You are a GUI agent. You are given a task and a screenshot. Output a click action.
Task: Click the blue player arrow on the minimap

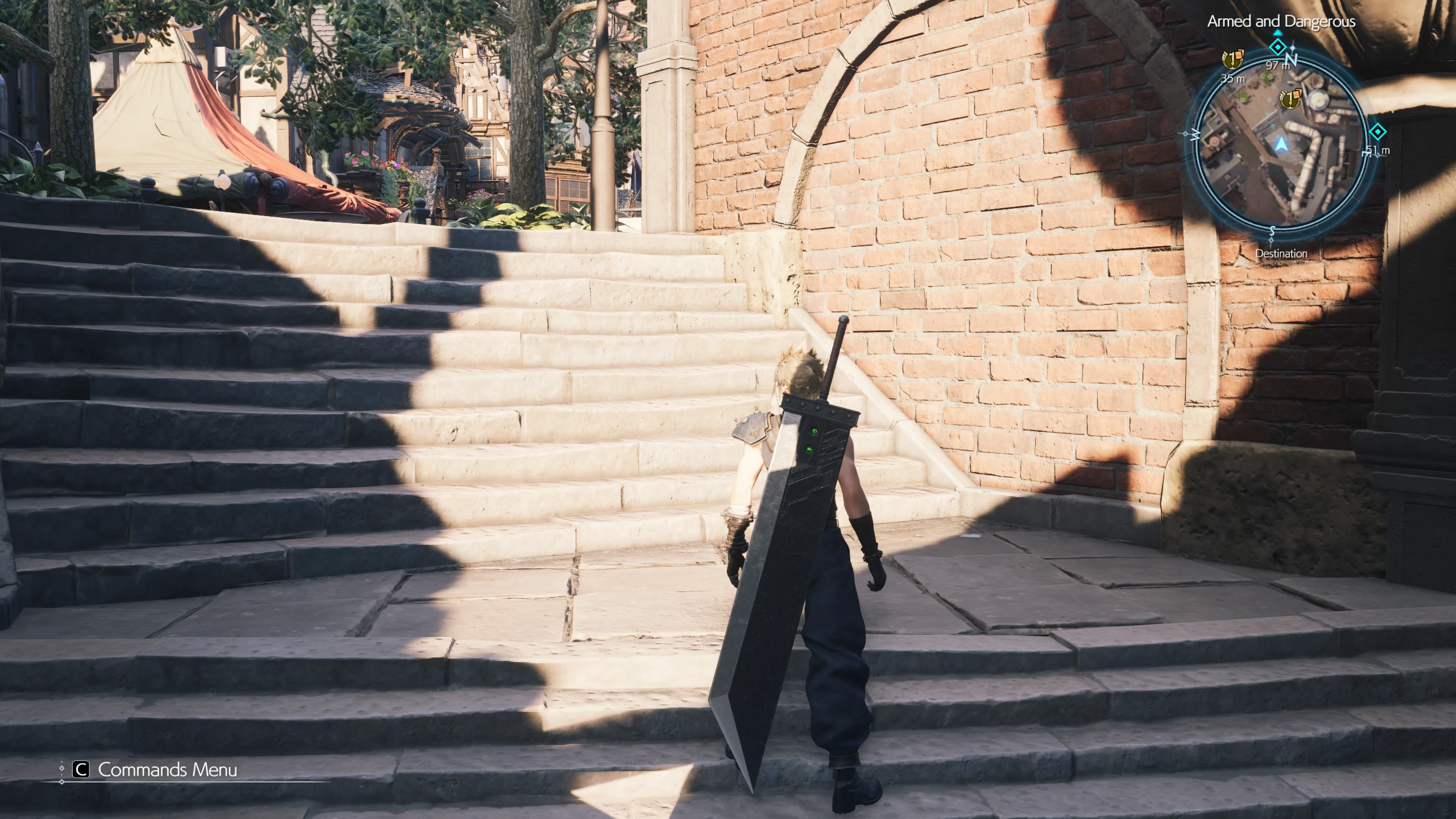(x=1280, y=144)
